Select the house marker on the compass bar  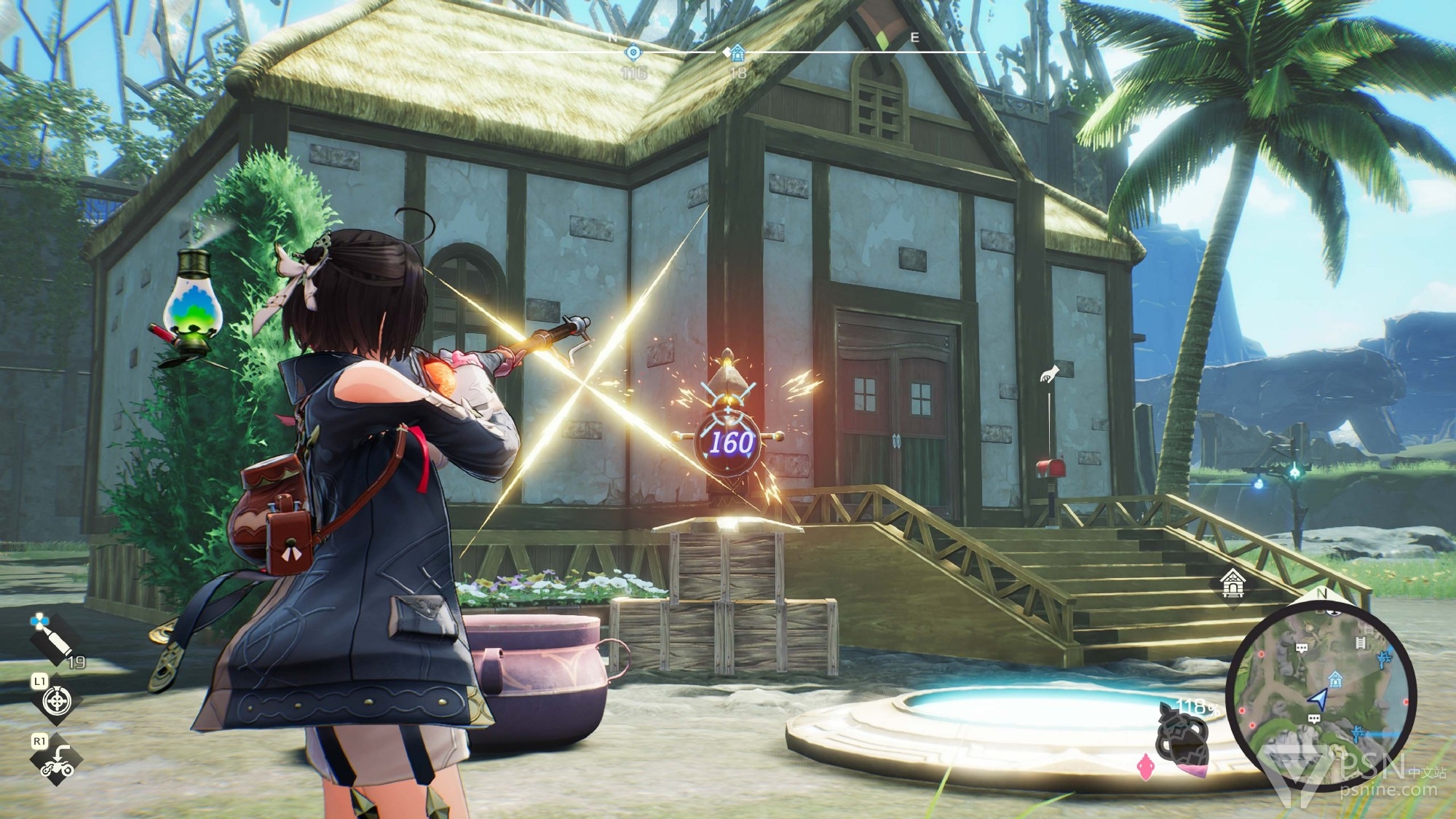(x=737, y=53)
